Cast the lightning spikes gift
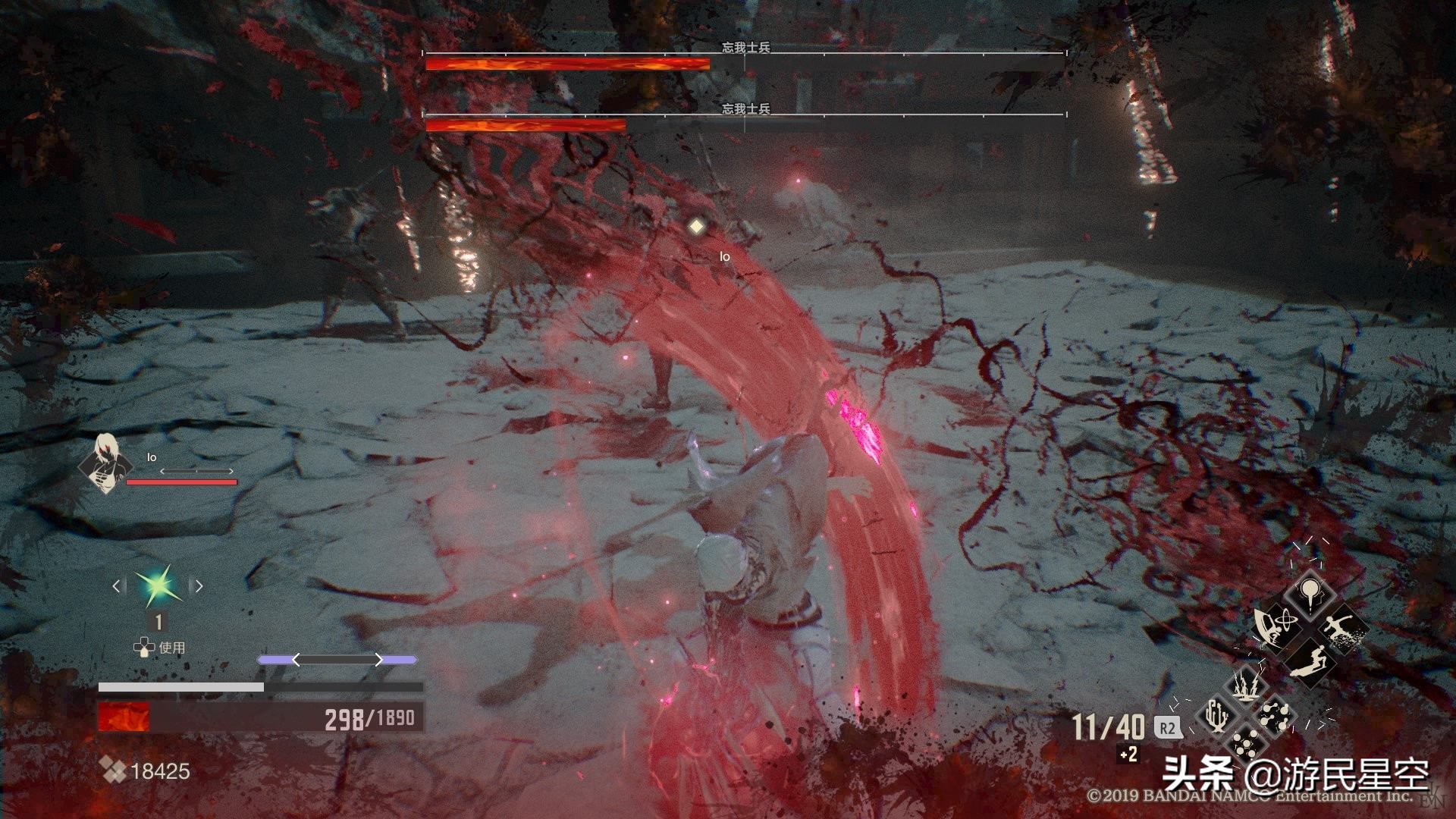This screenshot has height=819, width=1456. click(1246, 685)
